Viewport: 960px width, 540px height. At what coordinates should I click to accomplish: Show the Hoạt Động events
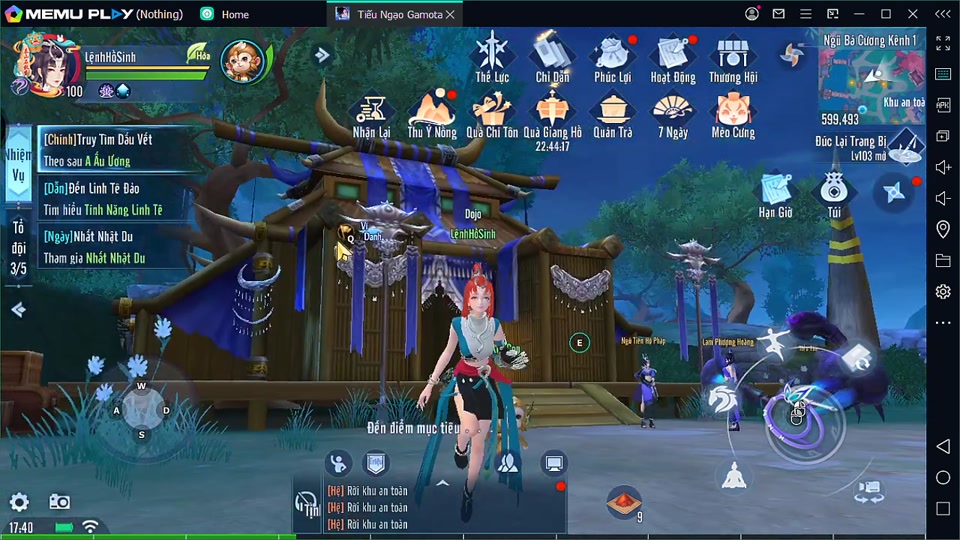tap(672, 56)
